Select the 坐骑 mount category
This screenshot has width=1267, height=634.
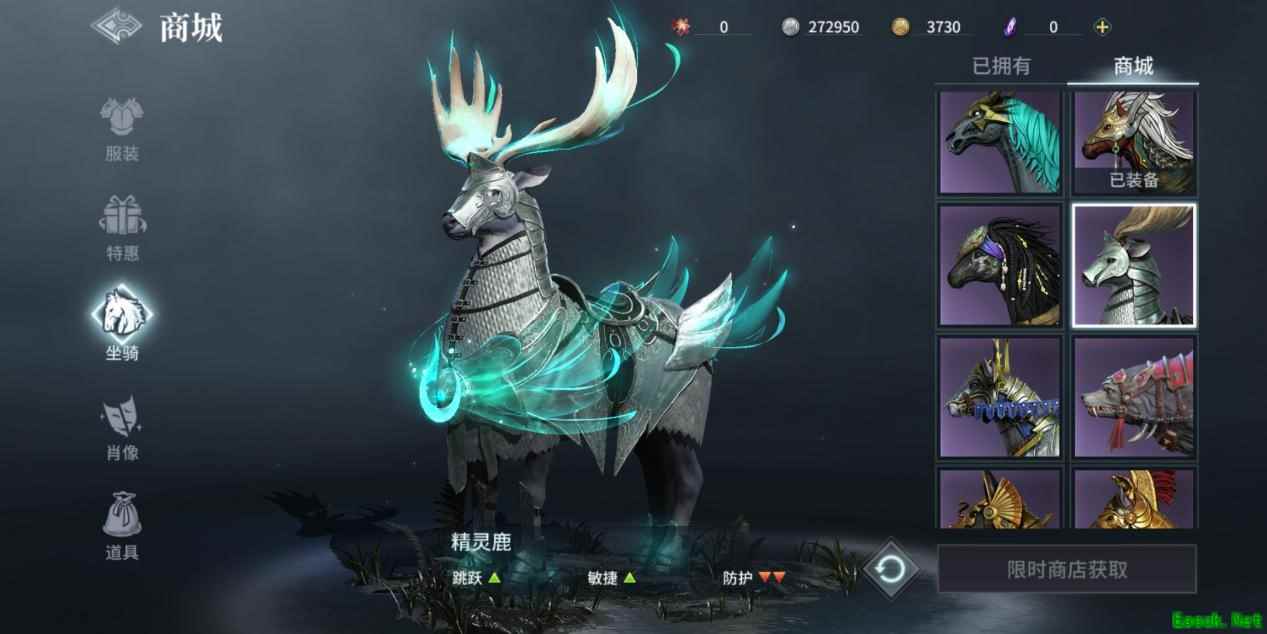(122, 322)
